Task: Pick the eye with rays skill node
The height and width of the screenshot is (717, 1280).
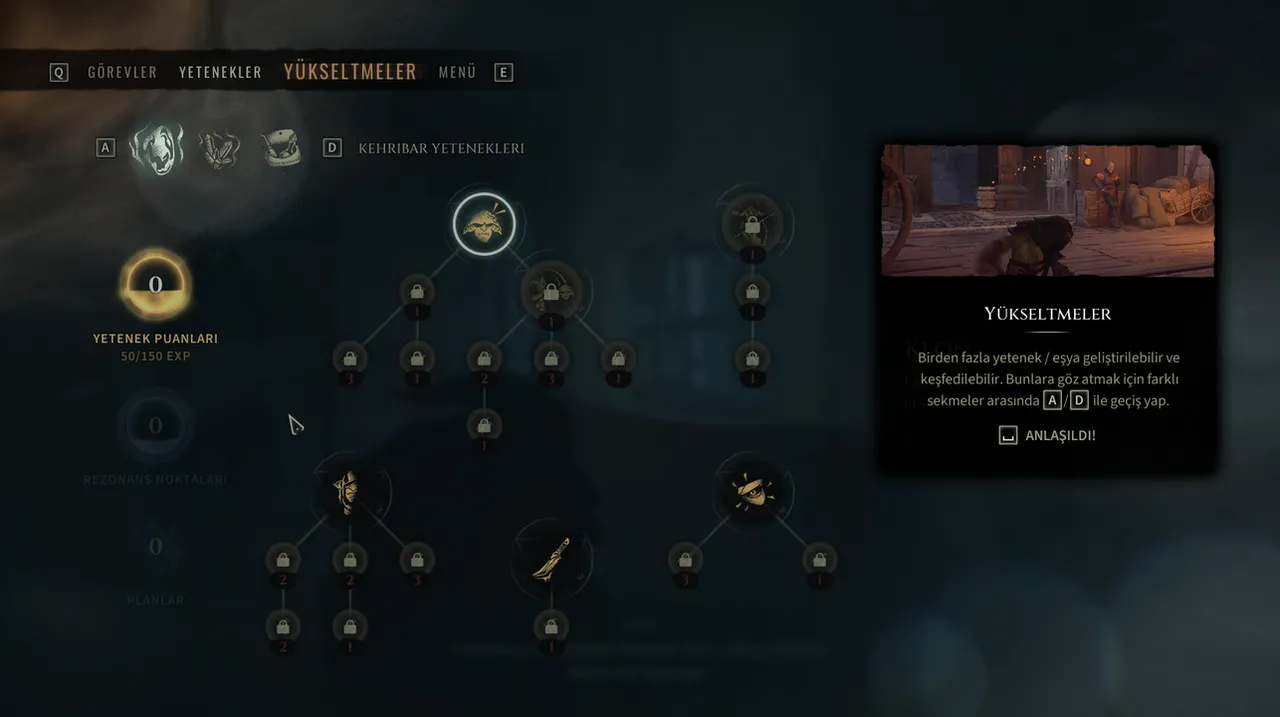Action: (x=752, y=492)
